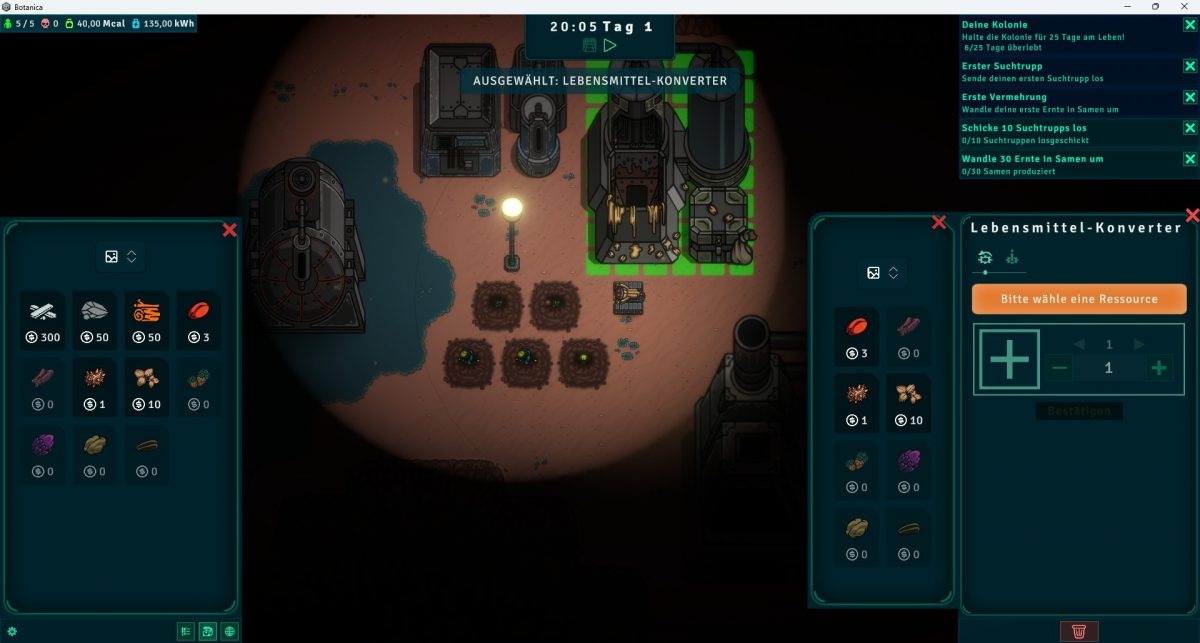Viewport: 1200px width, 643px height.
Task: Demolish building via the red trash icon
Action: point(1079,631)
